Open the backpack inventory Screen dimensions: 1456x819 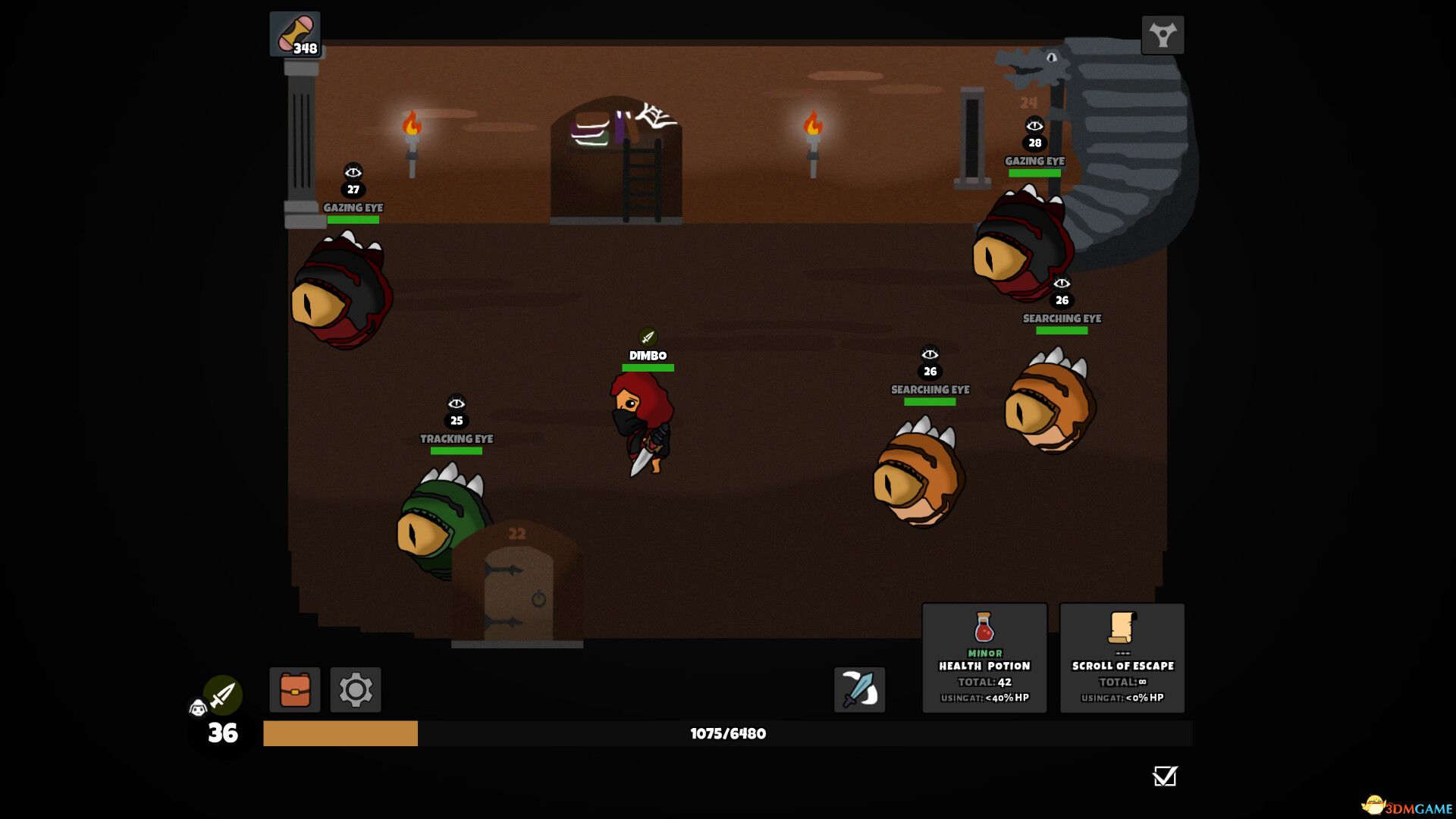pos(295,689)
